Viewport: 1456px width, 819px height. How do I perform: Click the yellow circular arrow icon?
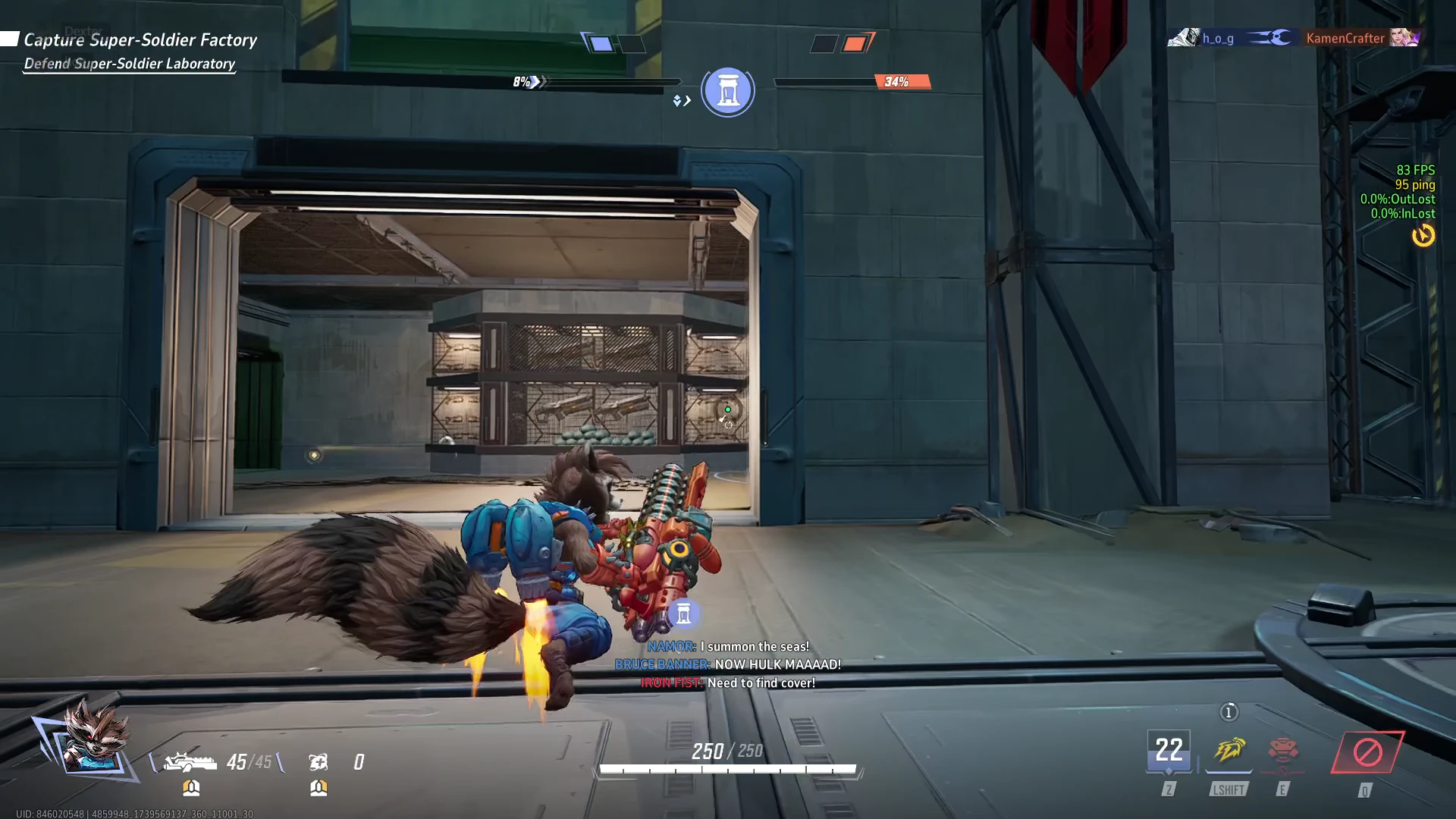pos(1423,236)
